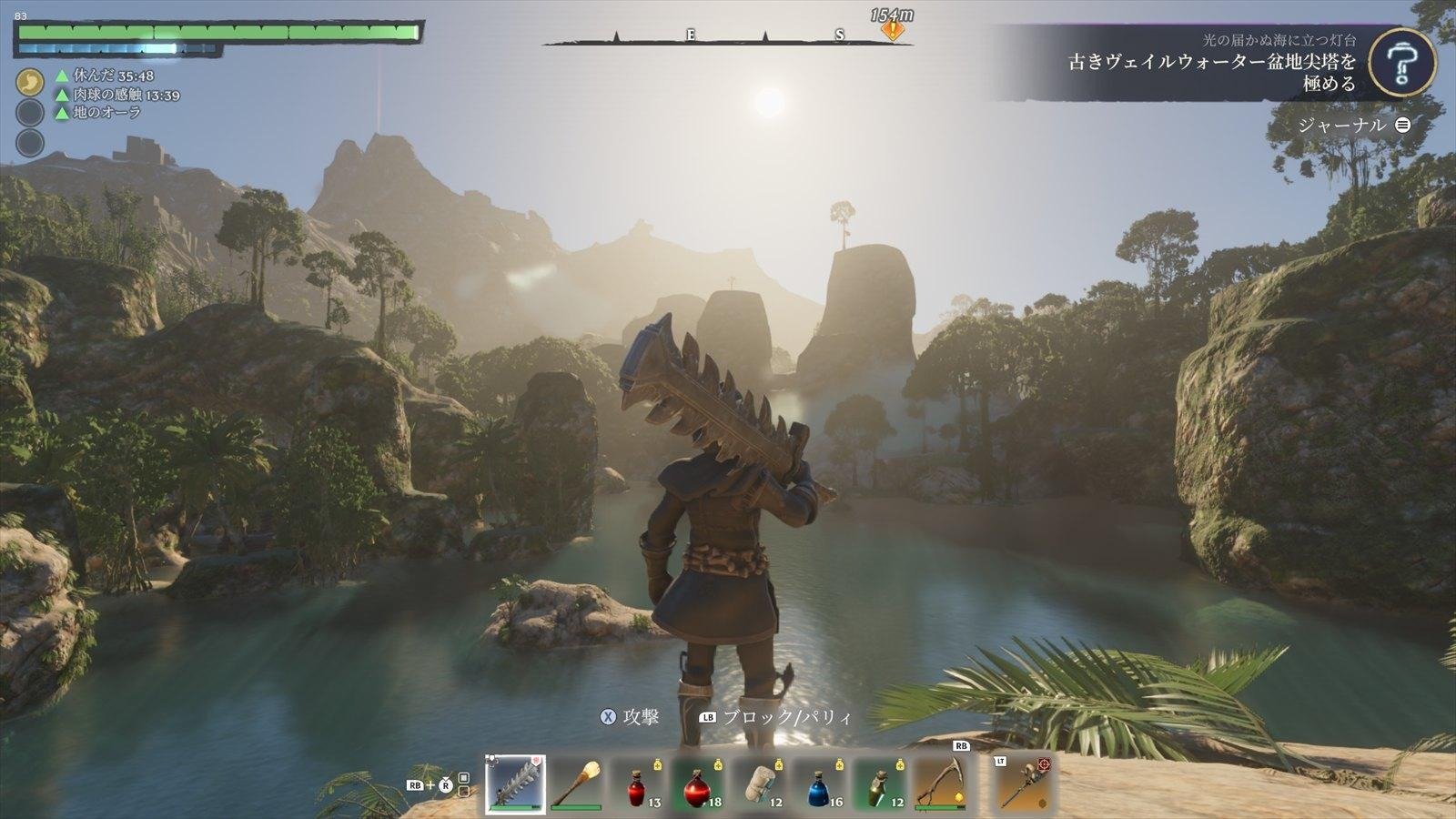Equip the pickaxe tool slot
This screenshot has width=1456, height=819.
pos(943,783)
